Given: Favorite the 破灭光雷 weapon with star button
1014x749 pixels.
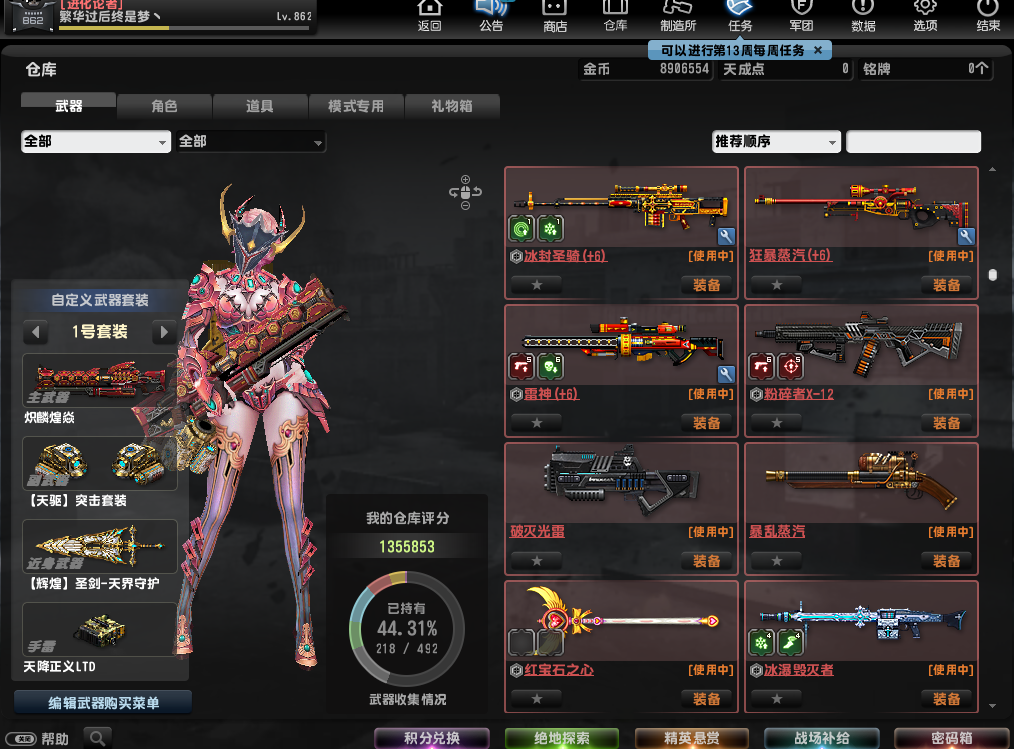Looking at the screenshot, I should tap(537, 561).
